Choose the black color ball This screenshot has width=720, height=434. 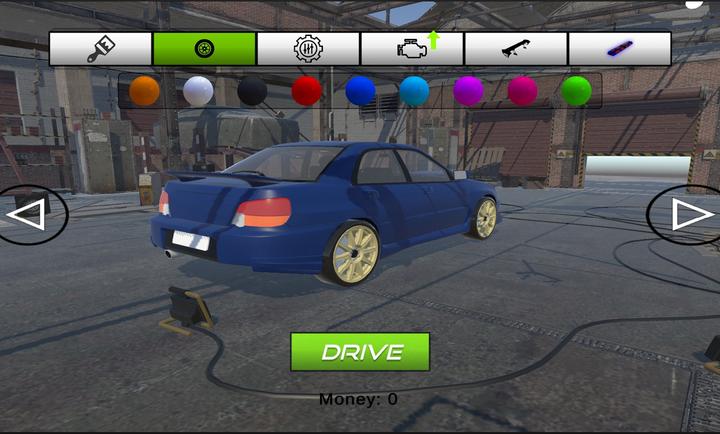[252, 91]
